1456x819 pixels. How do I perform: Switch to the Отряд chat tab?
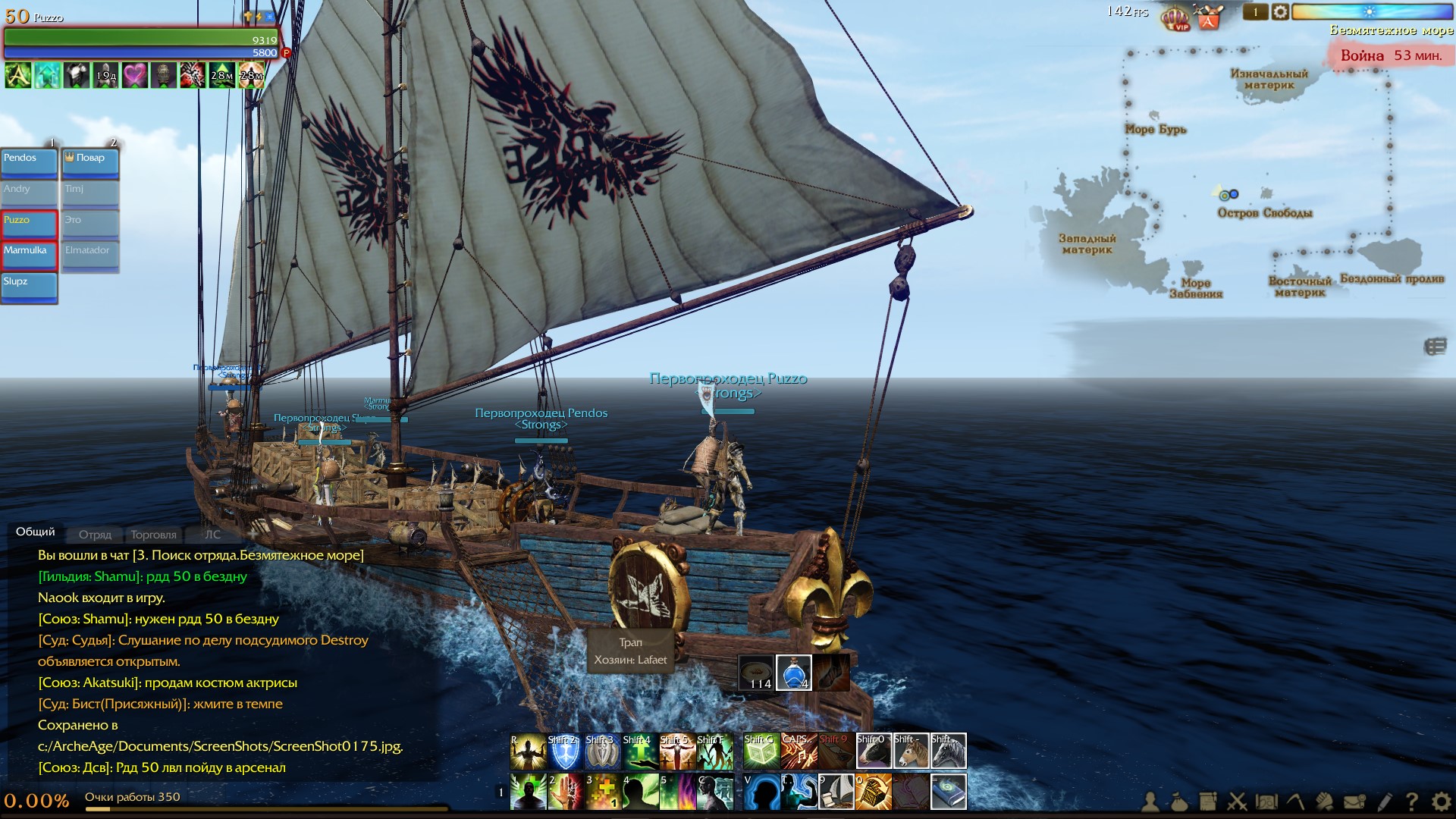[x=95, y=535]
